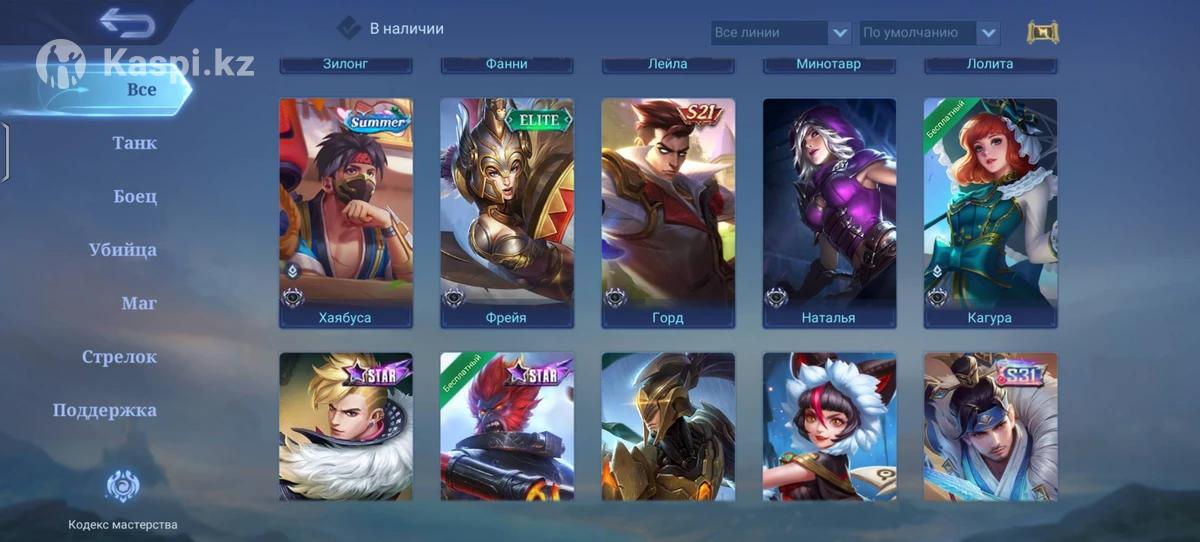The height and width of the screenshot is (542, 1200).
Task: Open the Все линии dropdown
Action: click(x=781, y=33)
